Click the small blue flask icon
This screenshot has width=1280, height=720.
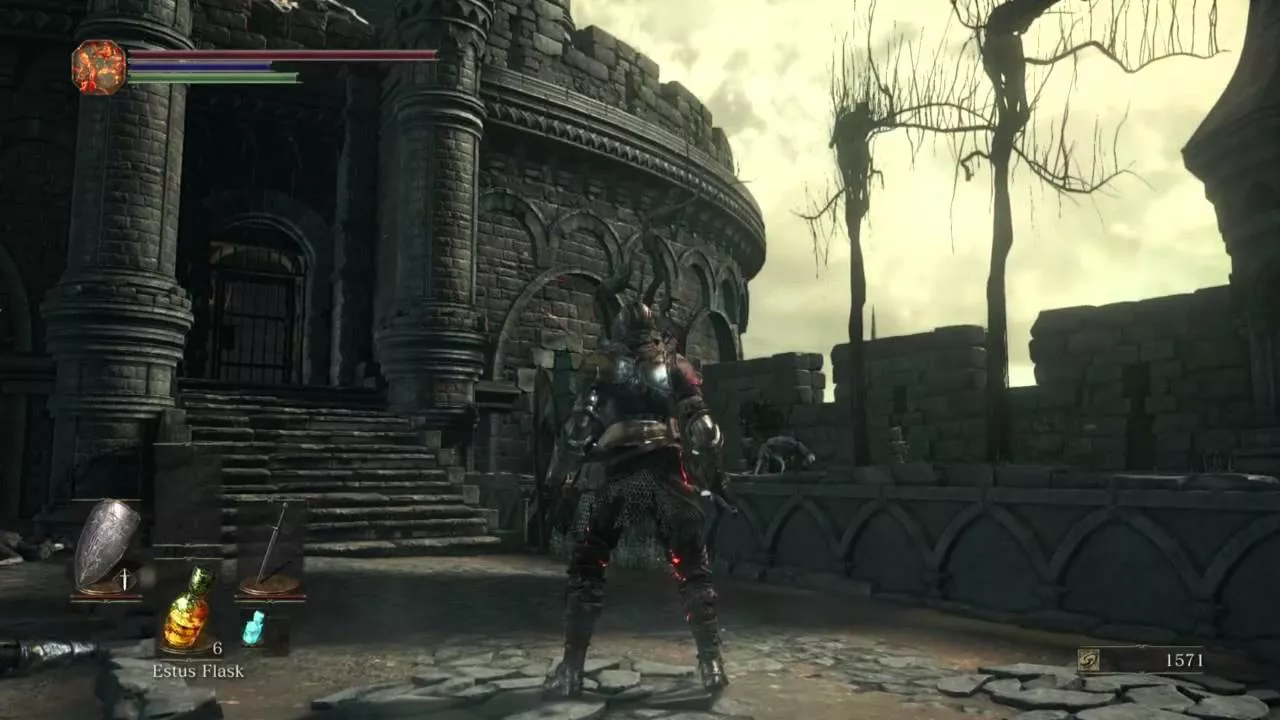tap(254, 627)
